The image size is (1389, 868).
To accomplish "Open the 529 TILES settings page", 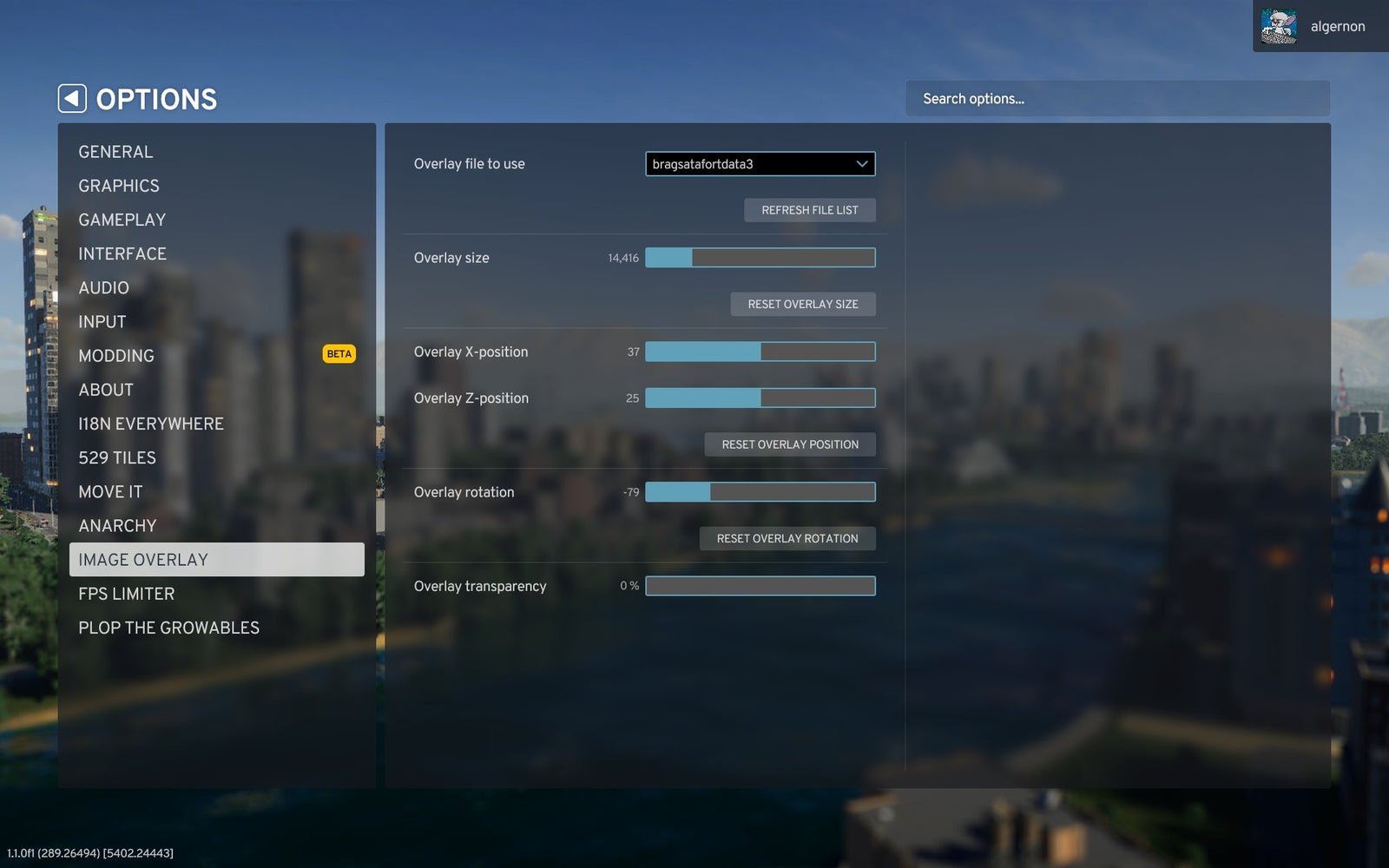I will click(117, 457).
